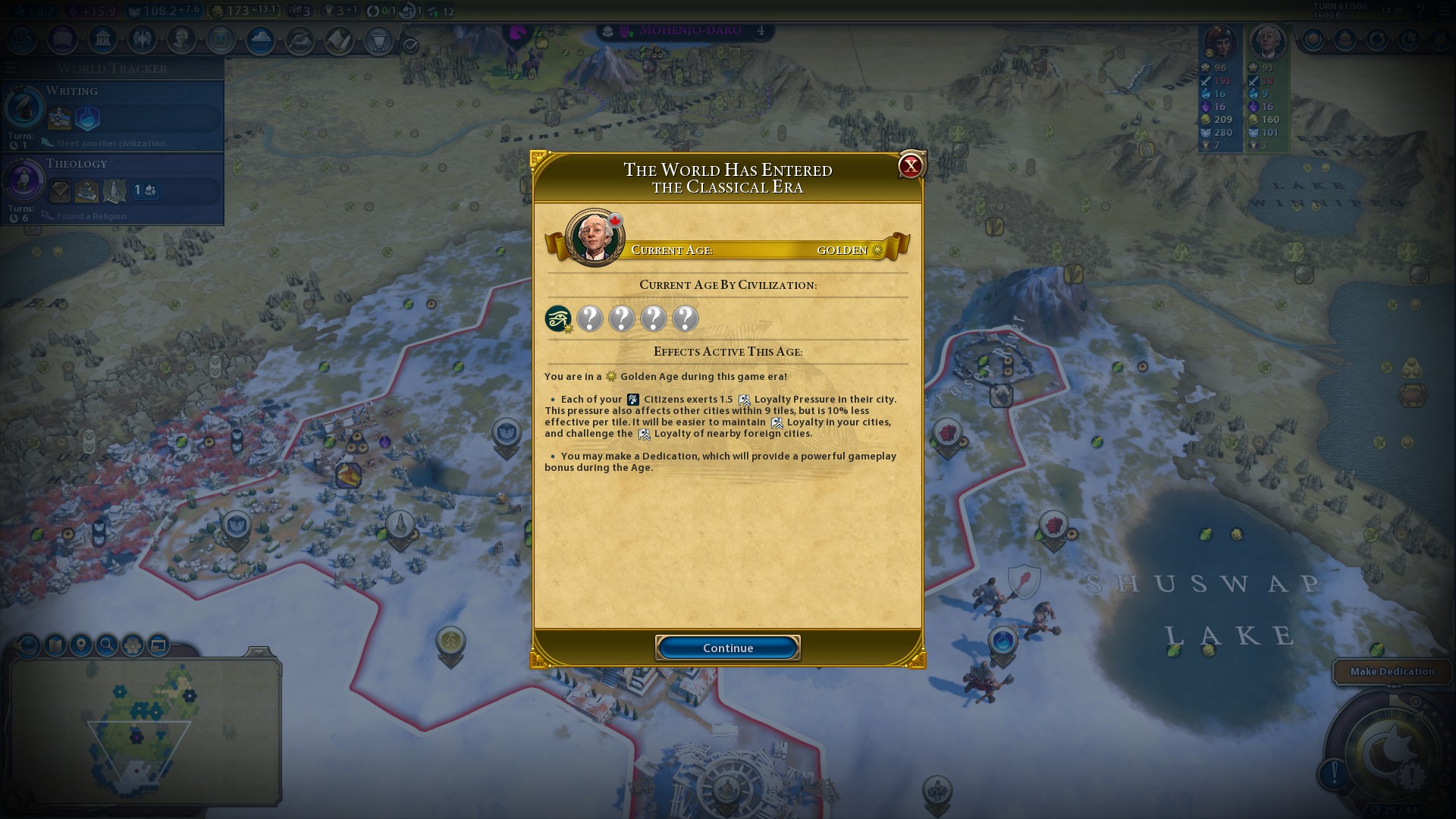Click the minimap
The width and height of the screenshot is (1456, 819).
coord(144,732)
